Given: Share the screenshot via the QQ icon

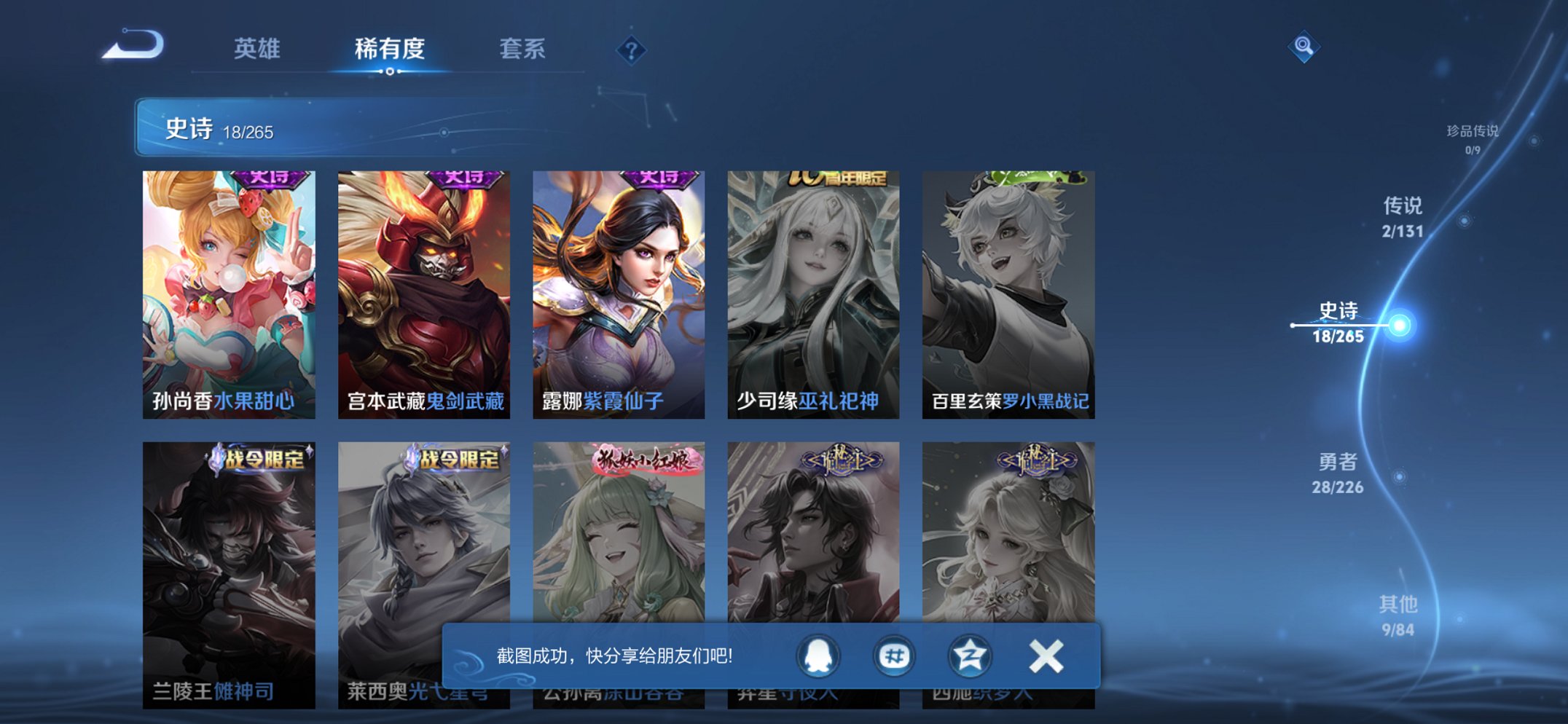Looking at the screenshot, I should point(819,656).
